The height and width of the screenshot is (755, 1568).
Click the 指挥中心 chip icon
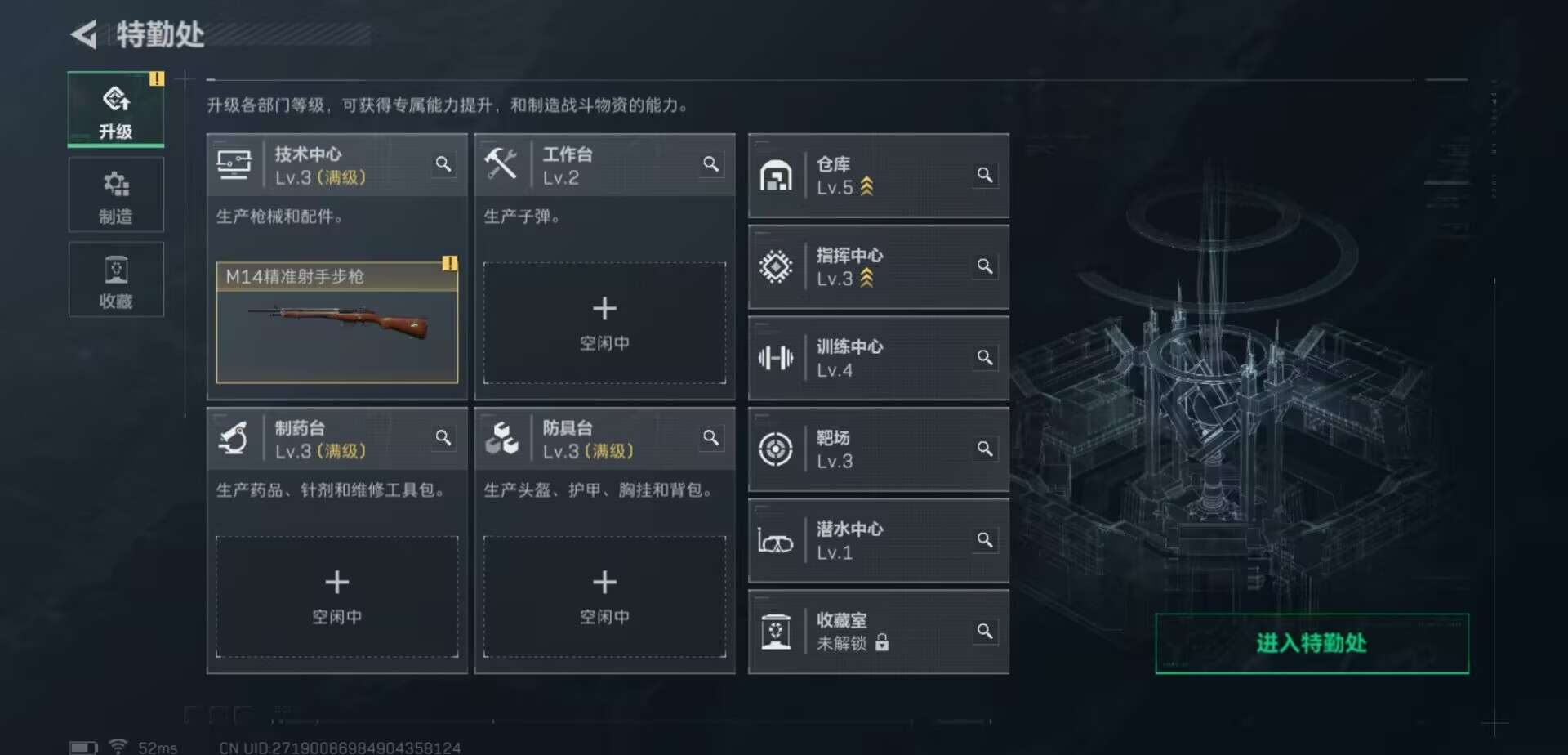pos(776,266)
